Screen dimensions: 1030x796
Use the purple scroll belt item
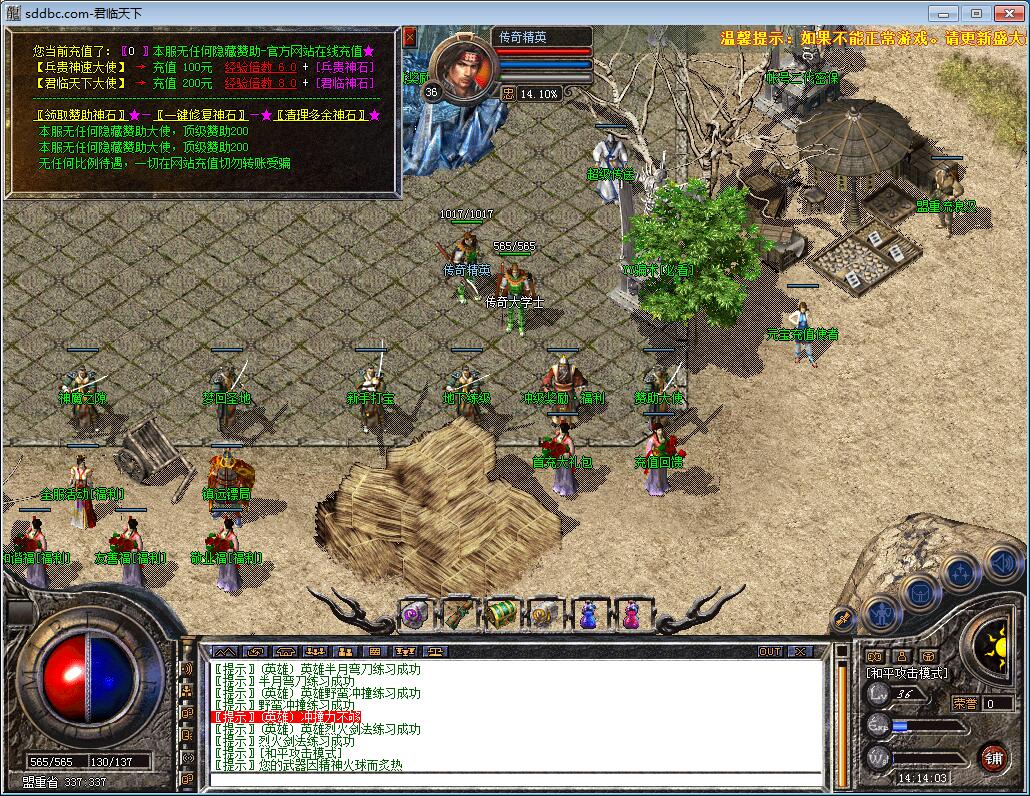coord(414,613)
